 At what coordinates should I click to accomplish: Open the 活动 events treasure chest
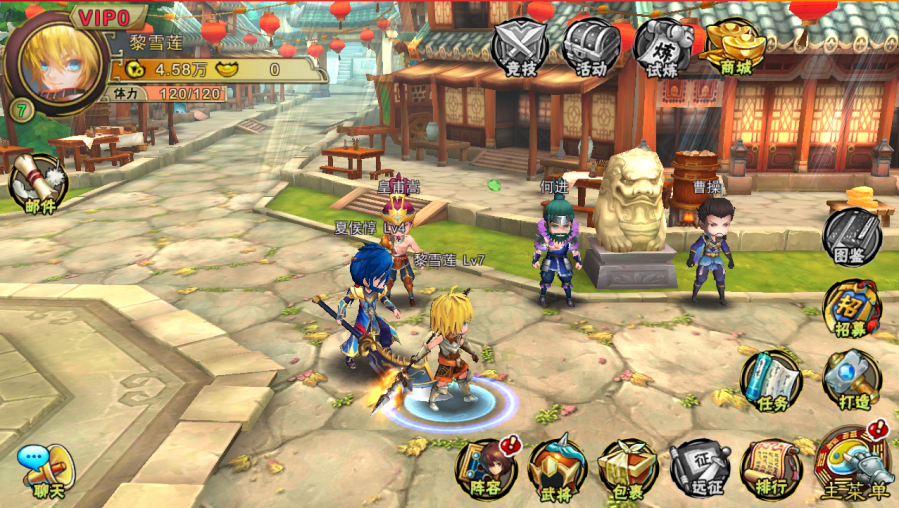[x=591, y=47]
